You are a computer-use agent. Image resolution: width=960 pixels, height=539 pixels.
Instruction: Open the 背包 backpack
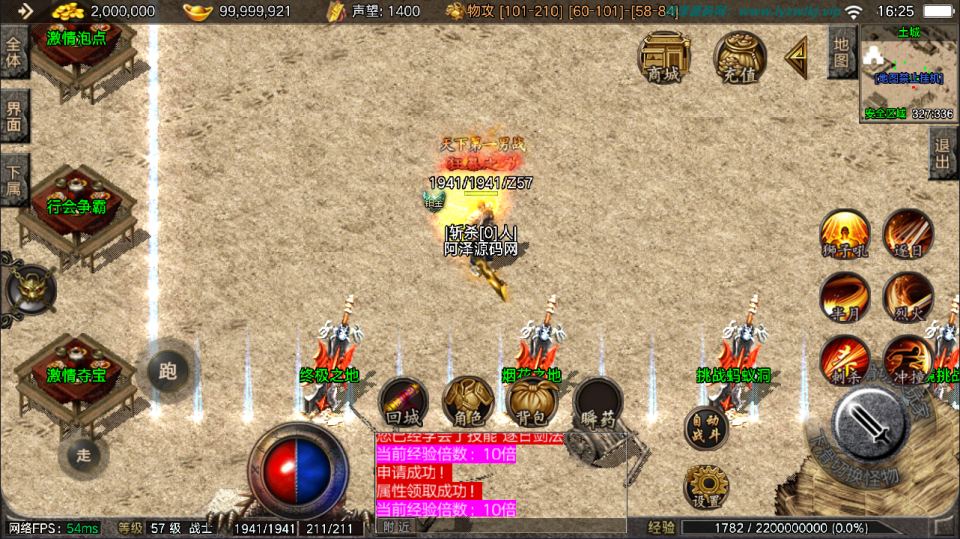click(531, 402)
